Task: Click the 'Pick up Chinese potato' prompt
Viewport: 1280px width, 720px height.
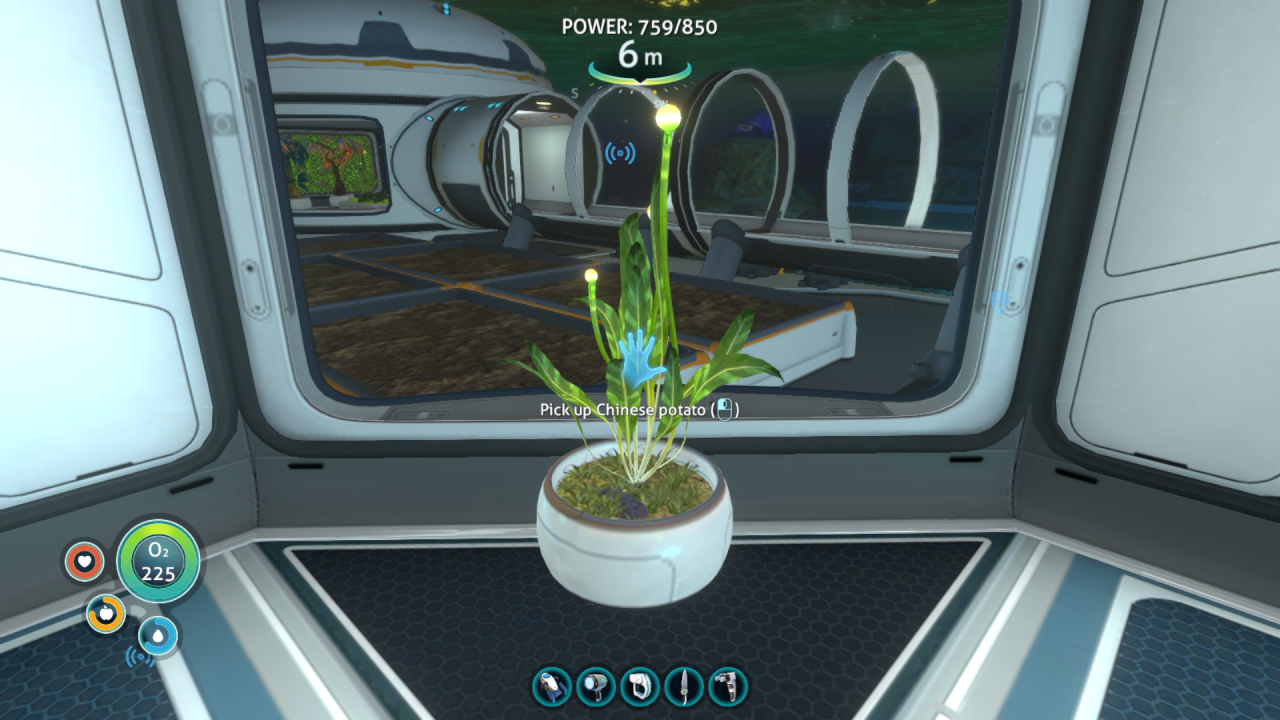Action: click(625, 407)
